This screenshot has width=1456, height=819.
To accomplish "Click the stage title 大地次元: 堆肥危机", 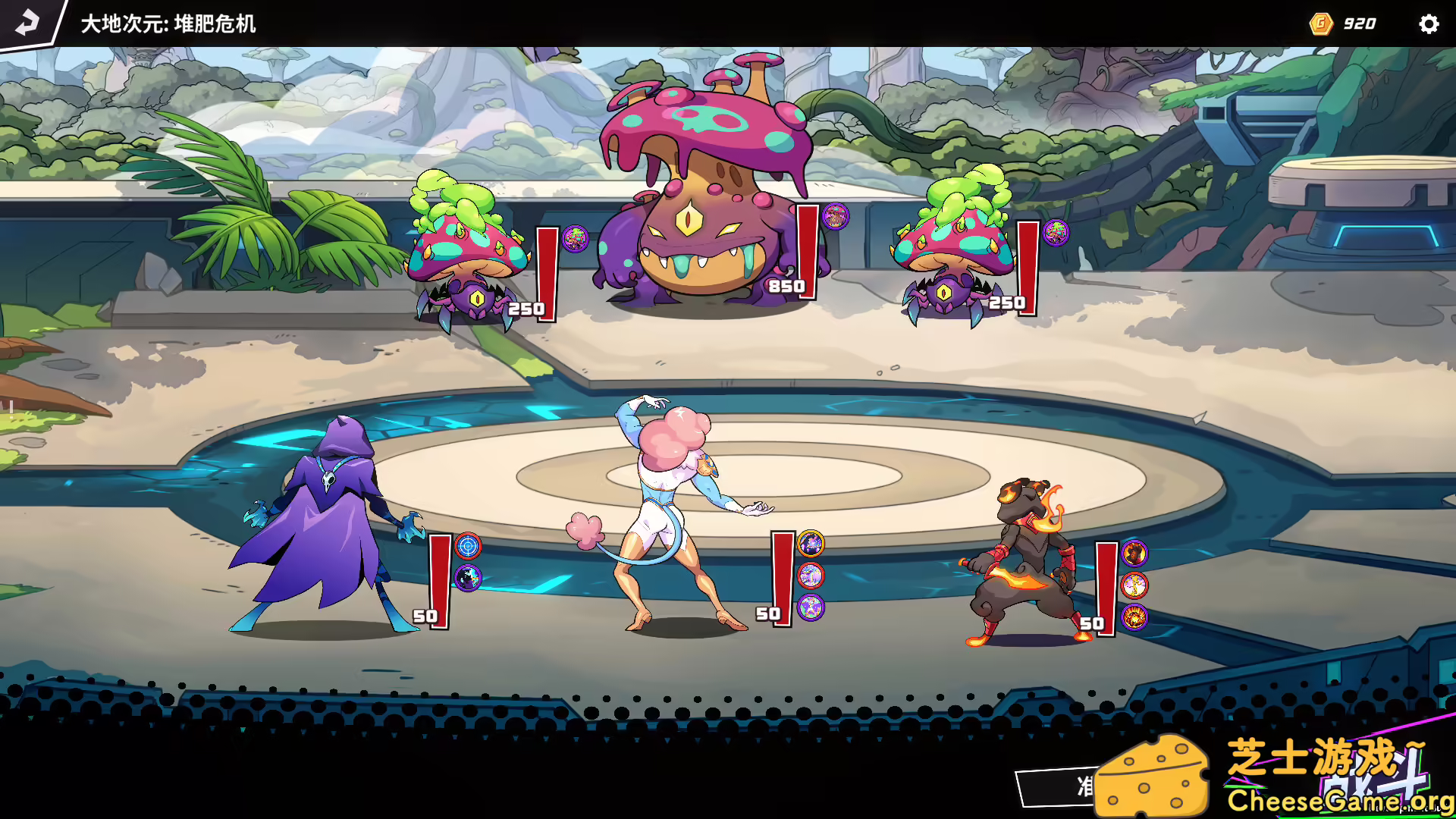I will point(168,24).
